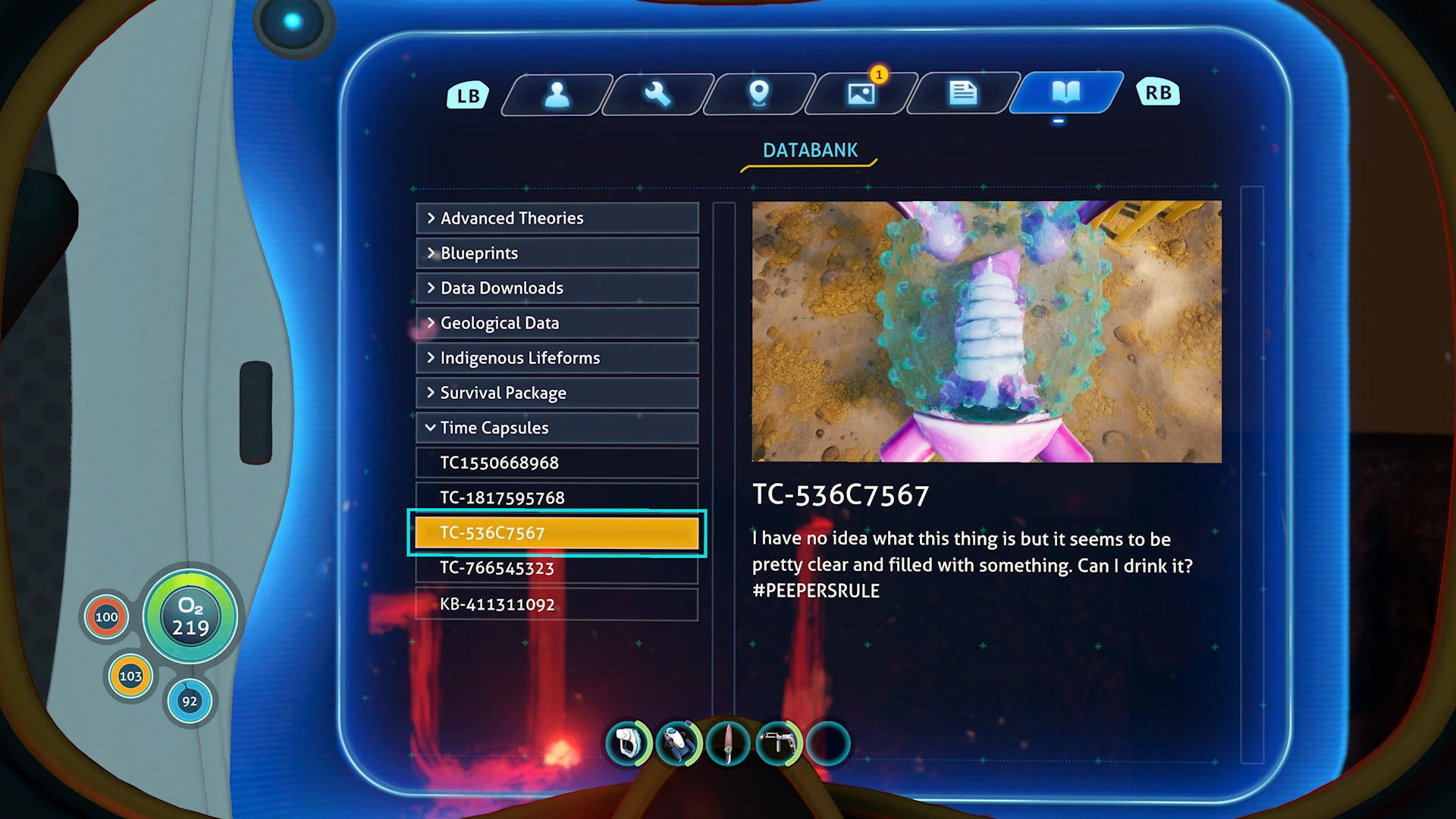Select the Scanner in the quickslot bar
Viewport: 1456px width, 819px height.
pyautogui.click(x=626, y=743)
